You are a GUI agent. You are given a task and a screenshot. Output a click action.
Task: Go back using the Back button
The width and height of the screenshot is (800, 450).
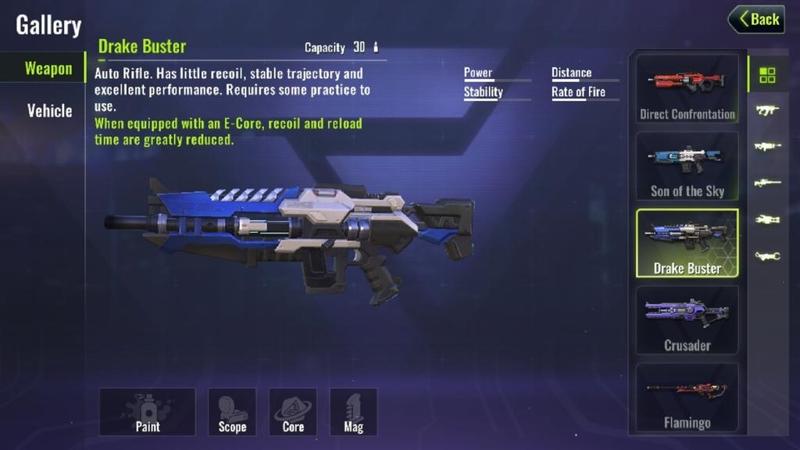[x=756, y=19]
